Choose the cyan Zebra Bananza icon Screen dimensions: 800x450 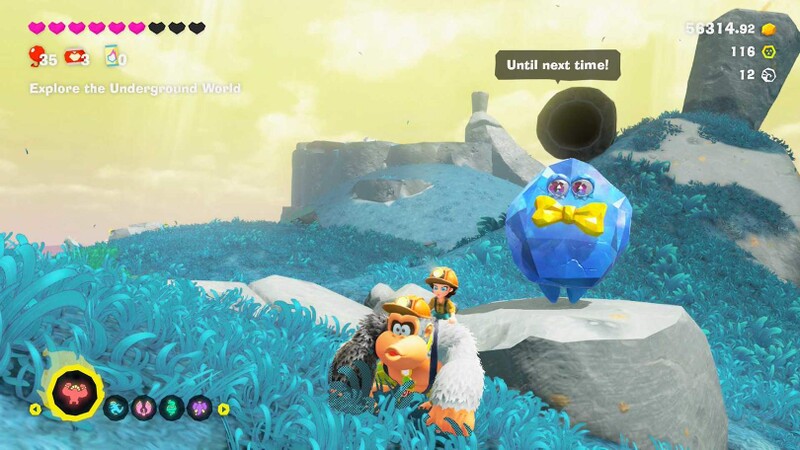117,407
